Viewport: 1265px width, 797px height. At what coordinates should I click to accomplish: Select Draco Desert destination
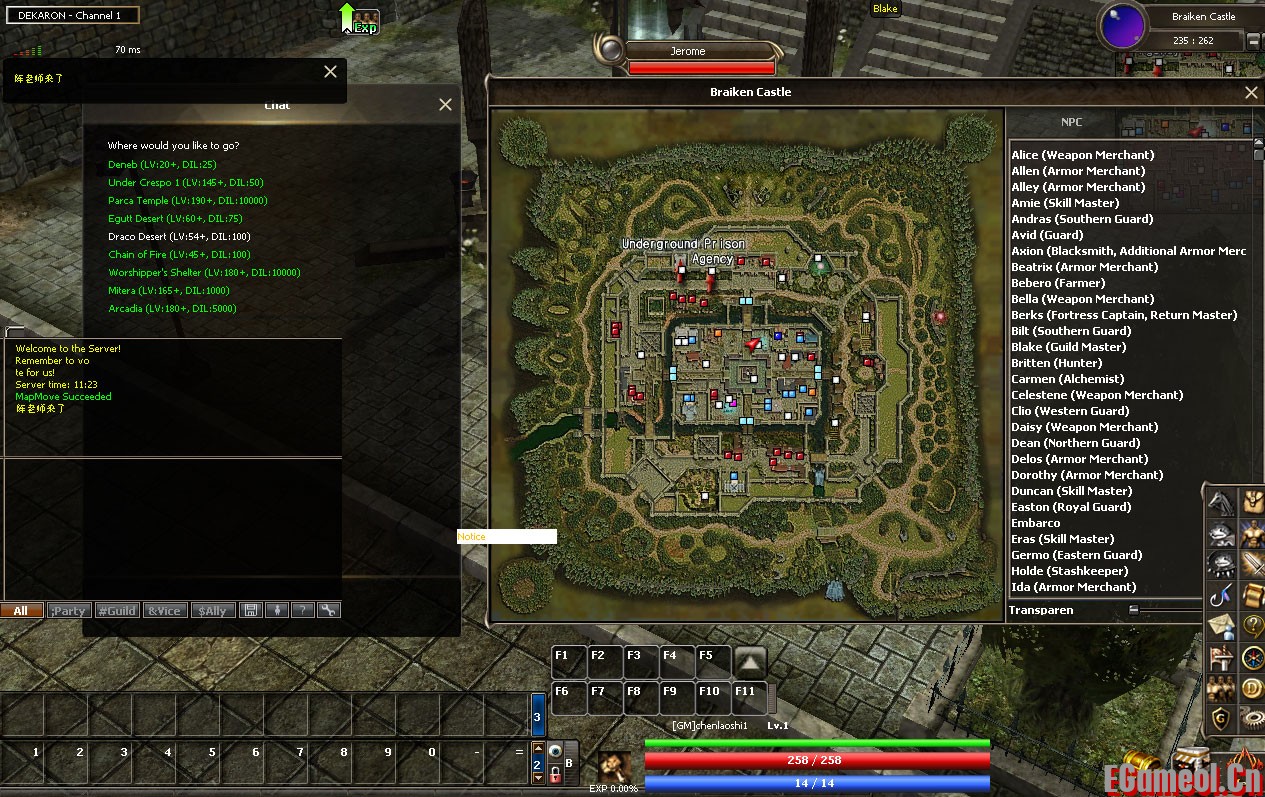click(x=179, y=236)
